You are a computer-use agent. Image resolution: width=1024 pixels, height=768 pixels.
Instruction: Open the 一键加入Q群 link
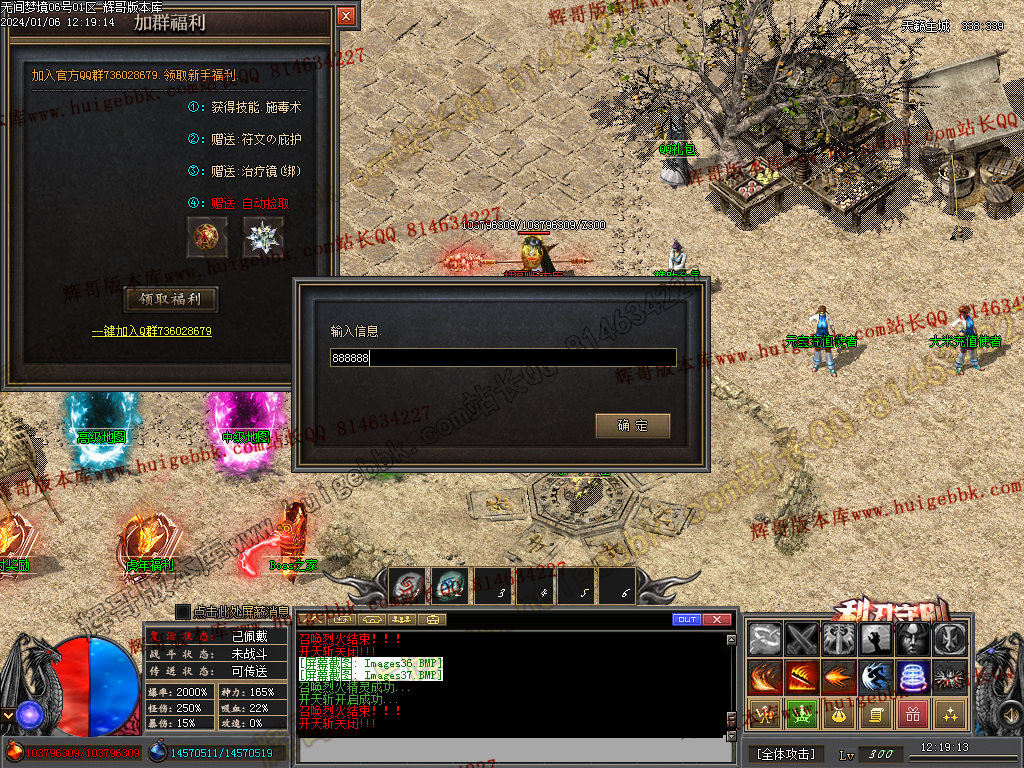(152, 331)
